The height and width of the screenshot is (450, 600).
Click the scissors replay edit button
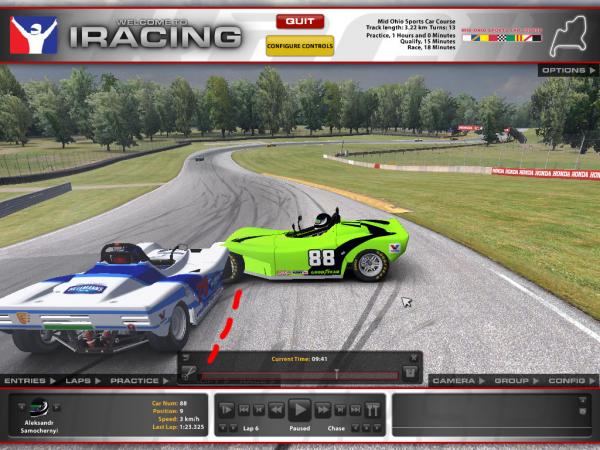pyautogui.click(x=188, y=373)
